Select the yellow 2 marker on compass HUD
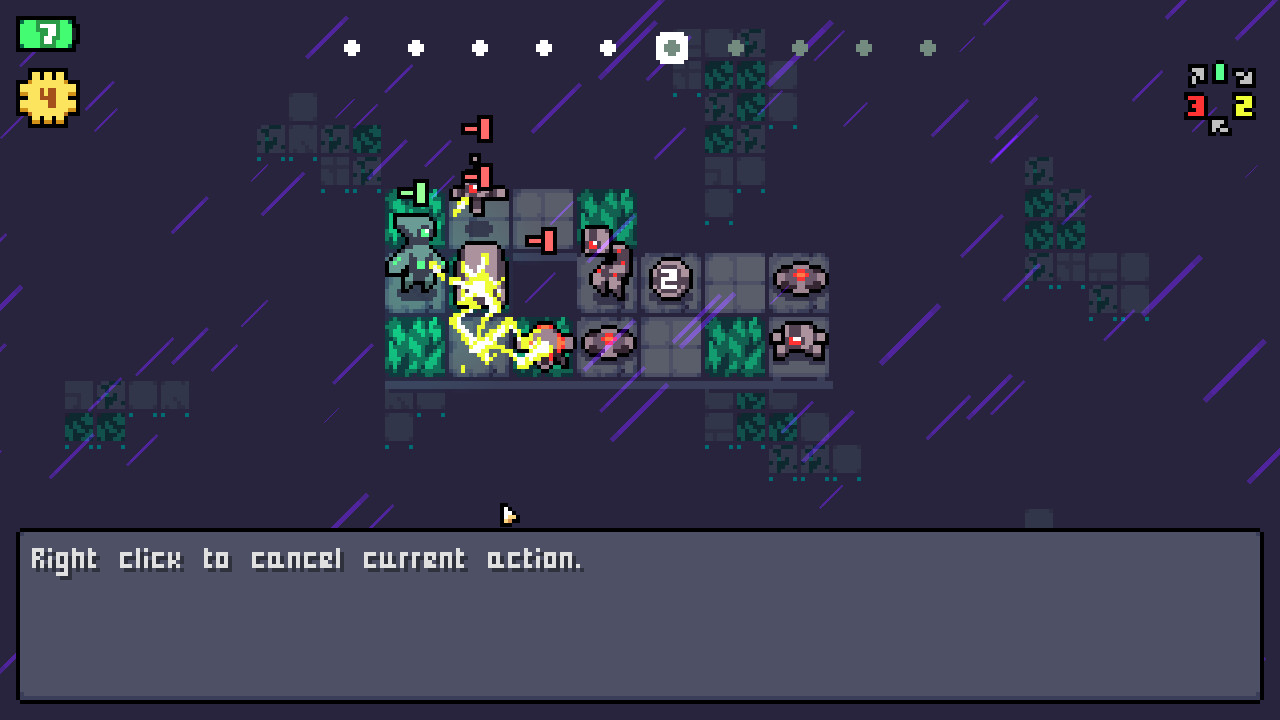This screenshot has height=720, width=1280. [1243, 103]
